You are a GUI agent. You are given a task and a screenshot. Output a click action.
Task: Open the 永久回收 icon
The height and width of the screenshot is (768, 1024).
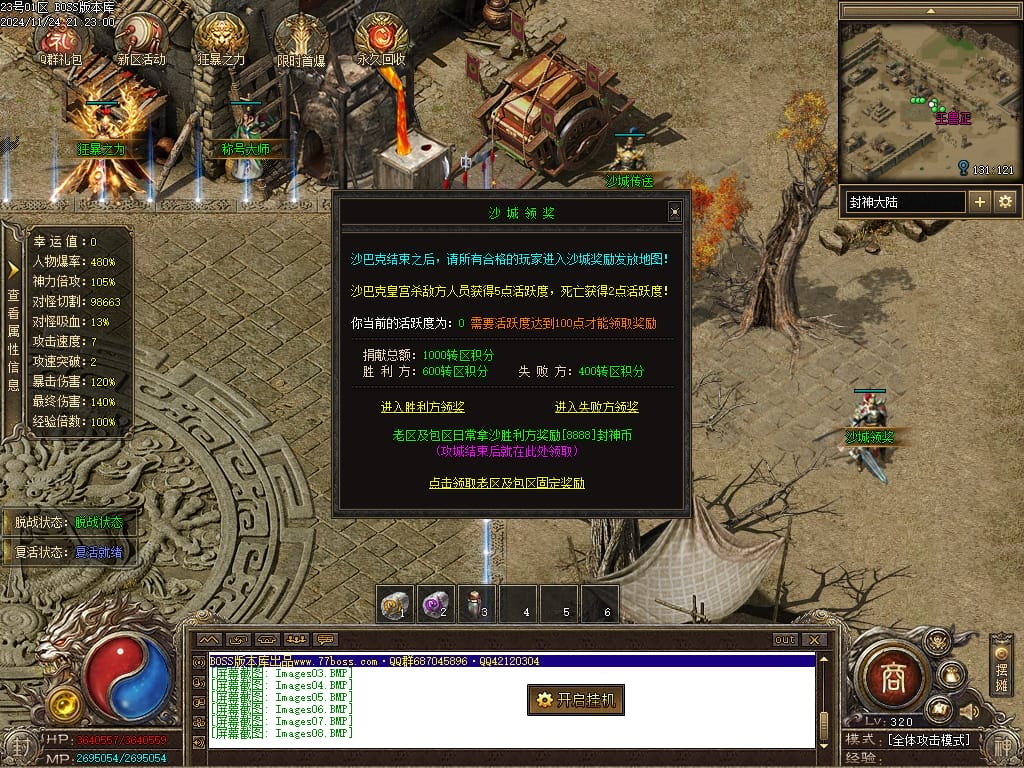(x=381, y=38)
